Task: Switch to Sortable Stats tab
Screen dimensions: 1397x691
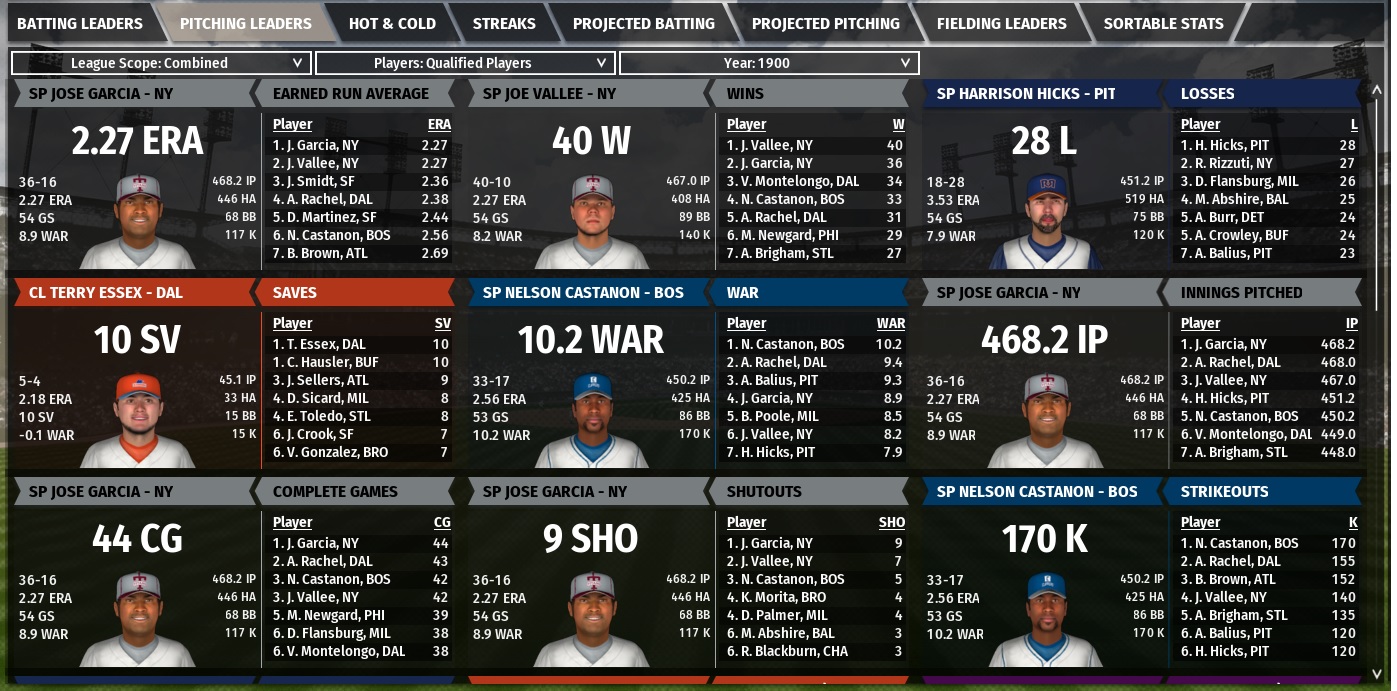Action: pos(1163,23)
